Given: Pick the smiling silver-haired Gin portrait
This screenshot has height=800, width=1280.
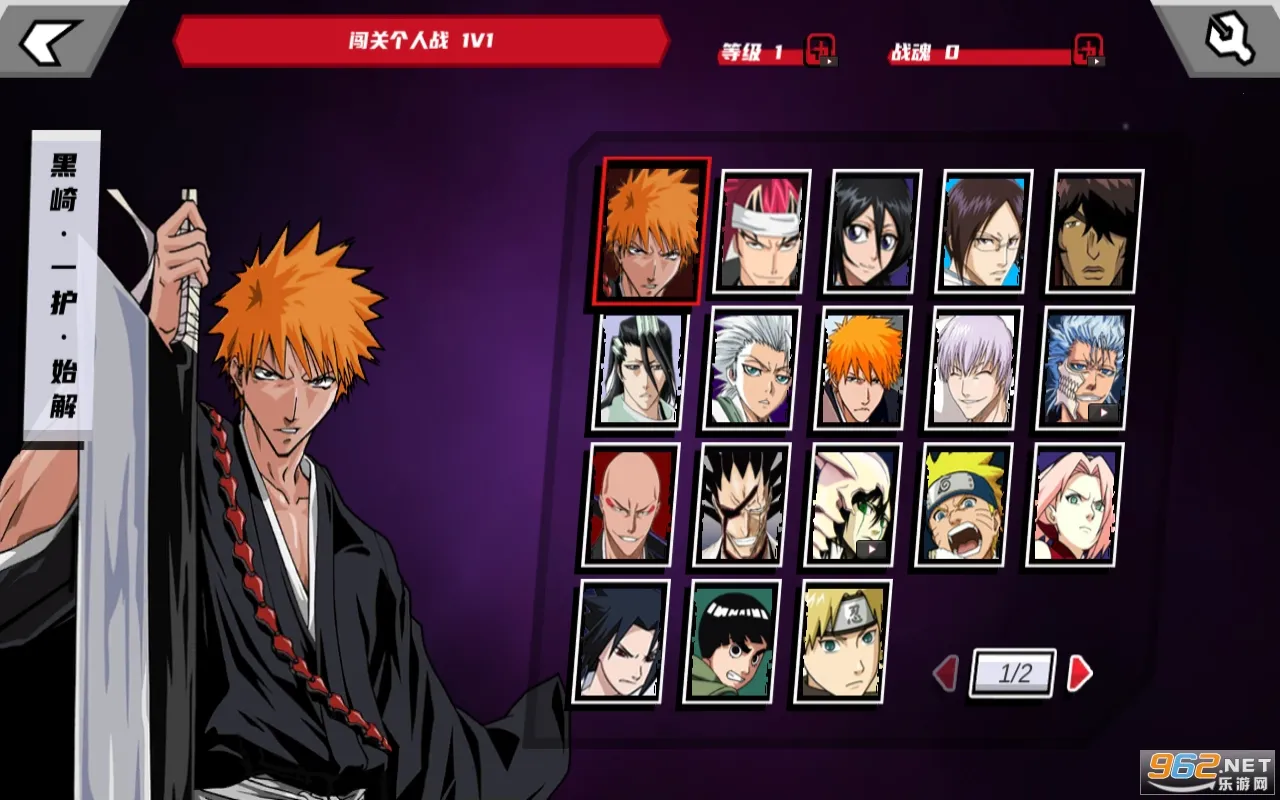Looking at the screenshot, I should [973, 368].
